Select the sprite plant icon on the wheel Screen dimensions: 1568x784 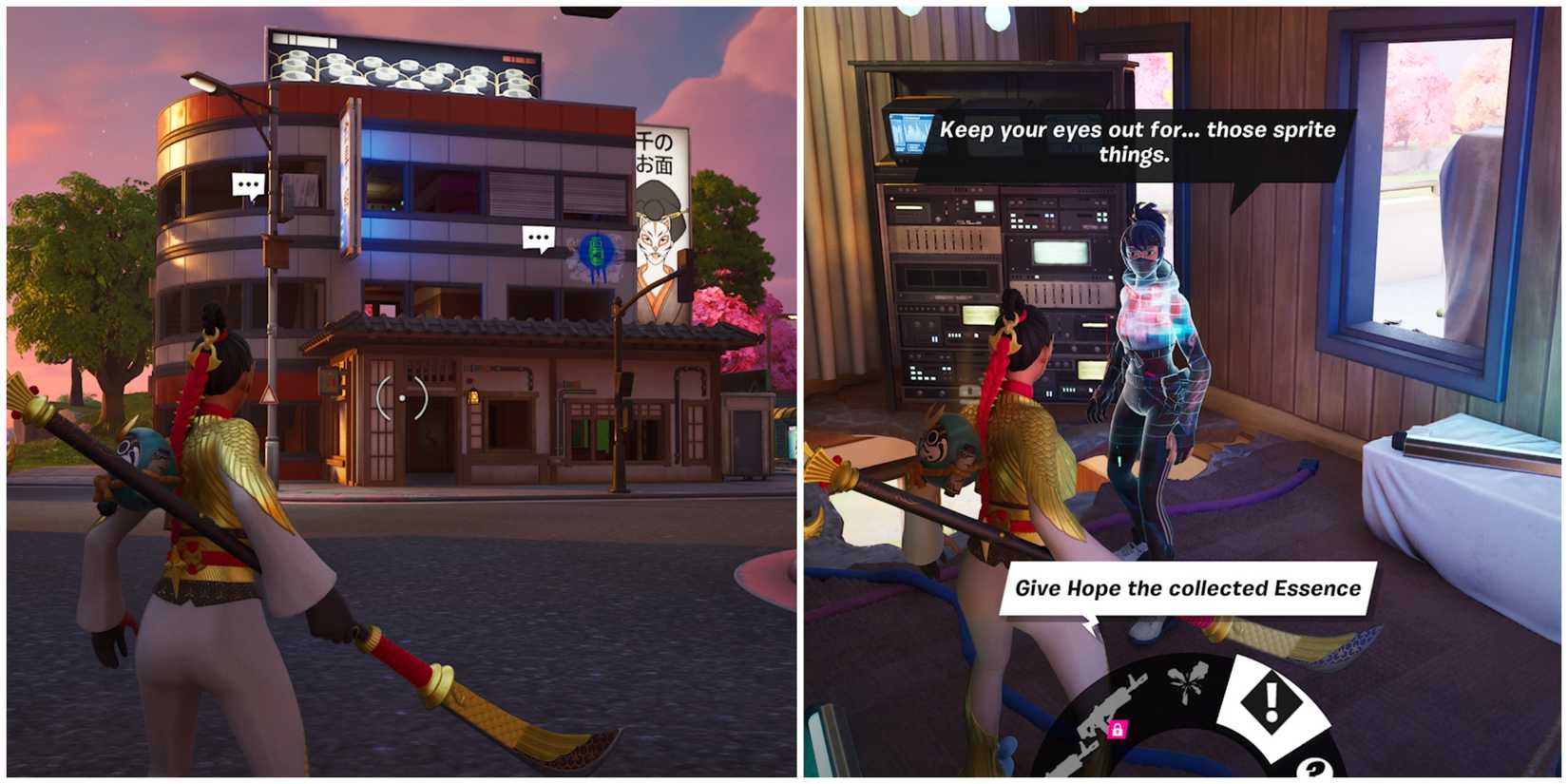[1186, 684]
